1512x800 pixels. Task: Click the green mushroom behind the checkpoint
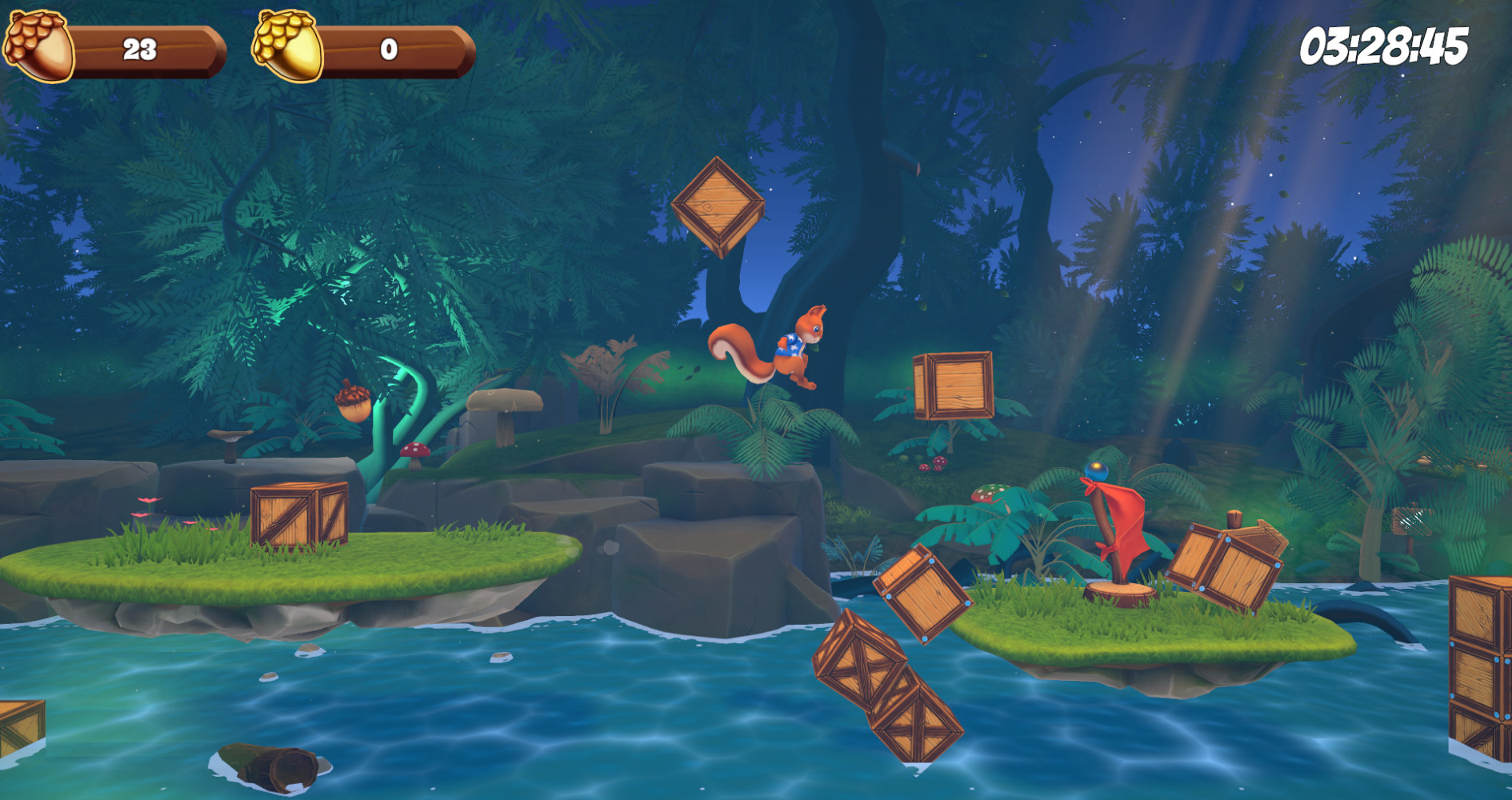[x=990, y=491]
